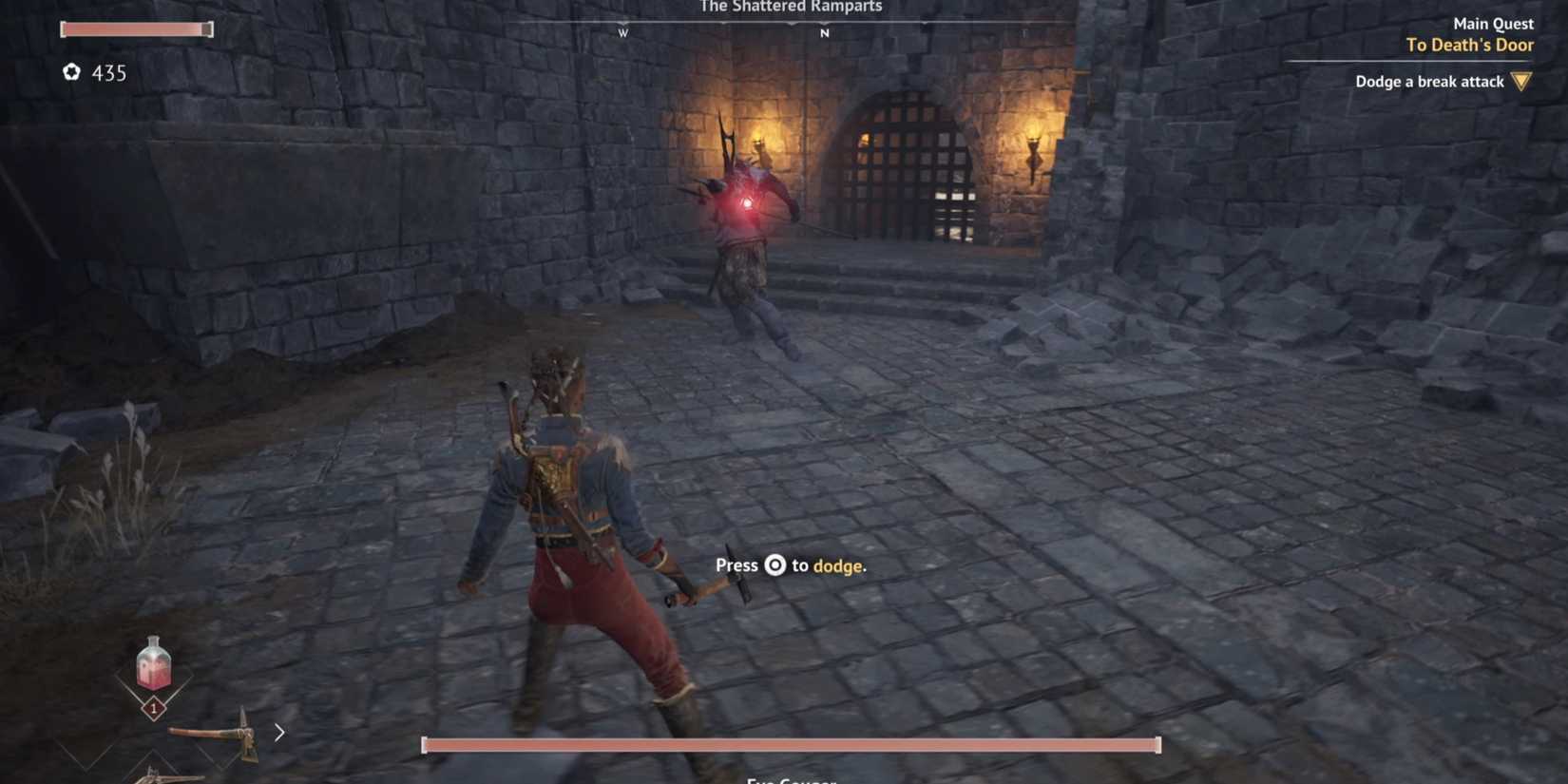Screen dimensions: 1568x784
Task: Click the Eye Gouger enemy name
Action: (790, 780)
